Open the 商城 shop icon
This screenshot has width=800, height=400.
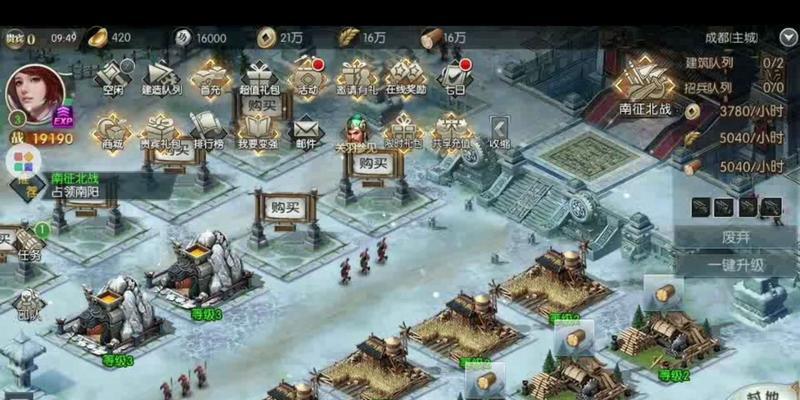tap(111, 130)
